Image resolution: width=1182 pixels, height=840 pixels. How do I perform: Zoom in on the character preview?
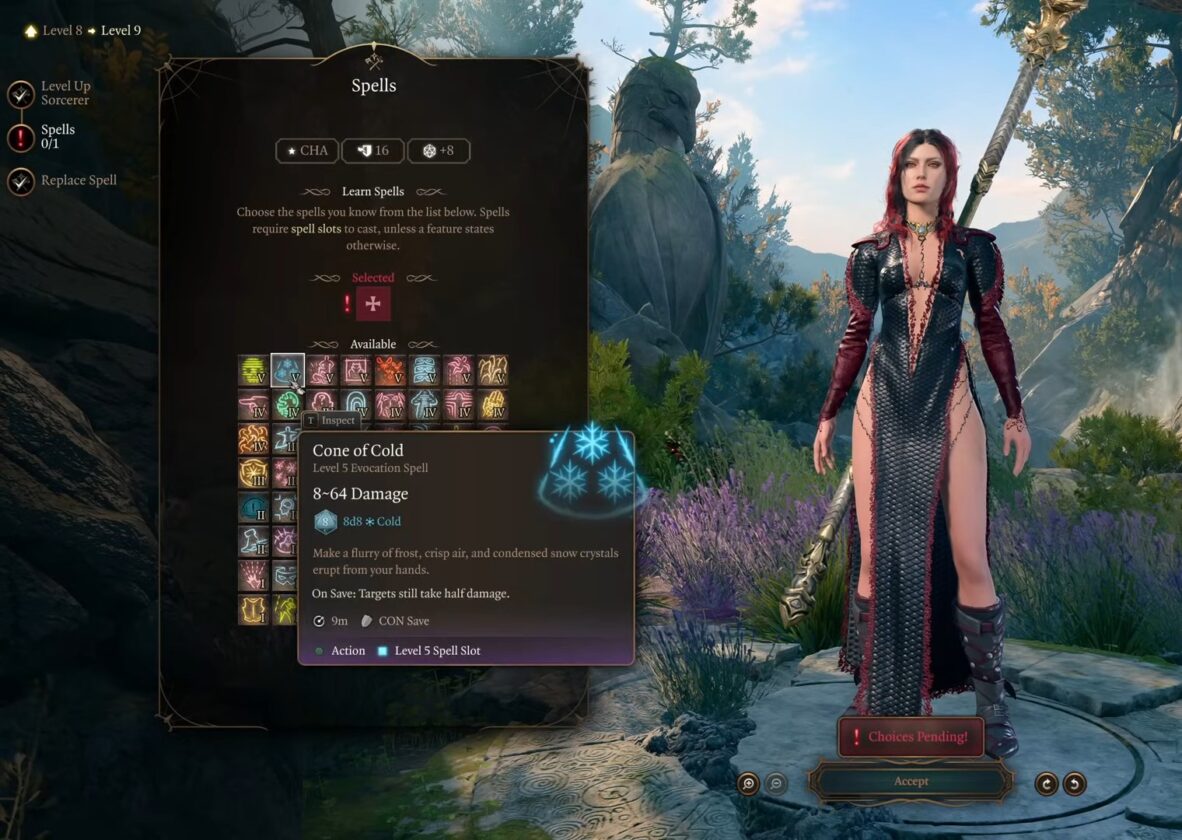(x=748, y=783)
